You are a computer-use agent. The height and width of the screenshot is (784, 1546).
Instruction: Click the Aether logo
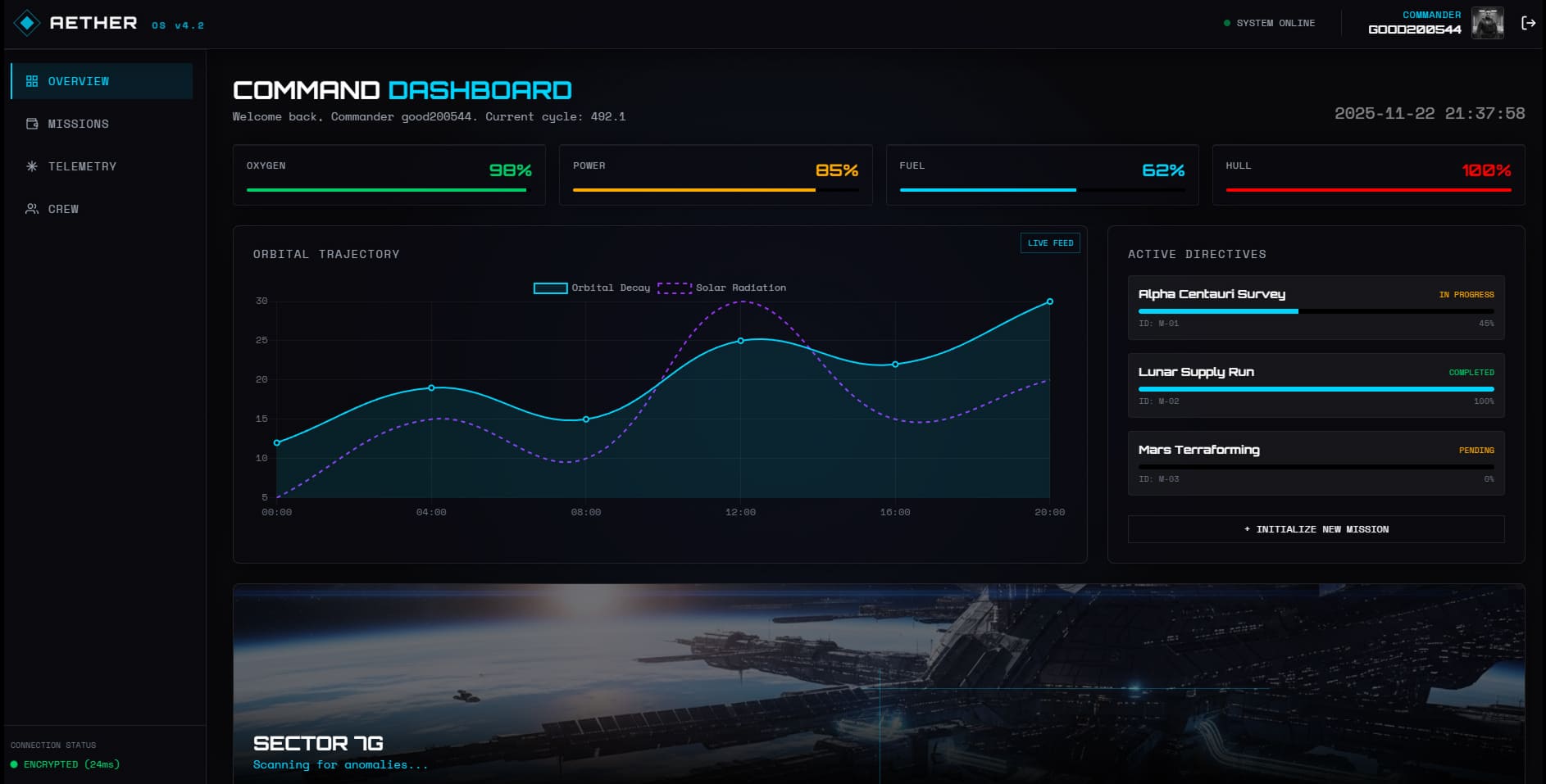[75, 23]
